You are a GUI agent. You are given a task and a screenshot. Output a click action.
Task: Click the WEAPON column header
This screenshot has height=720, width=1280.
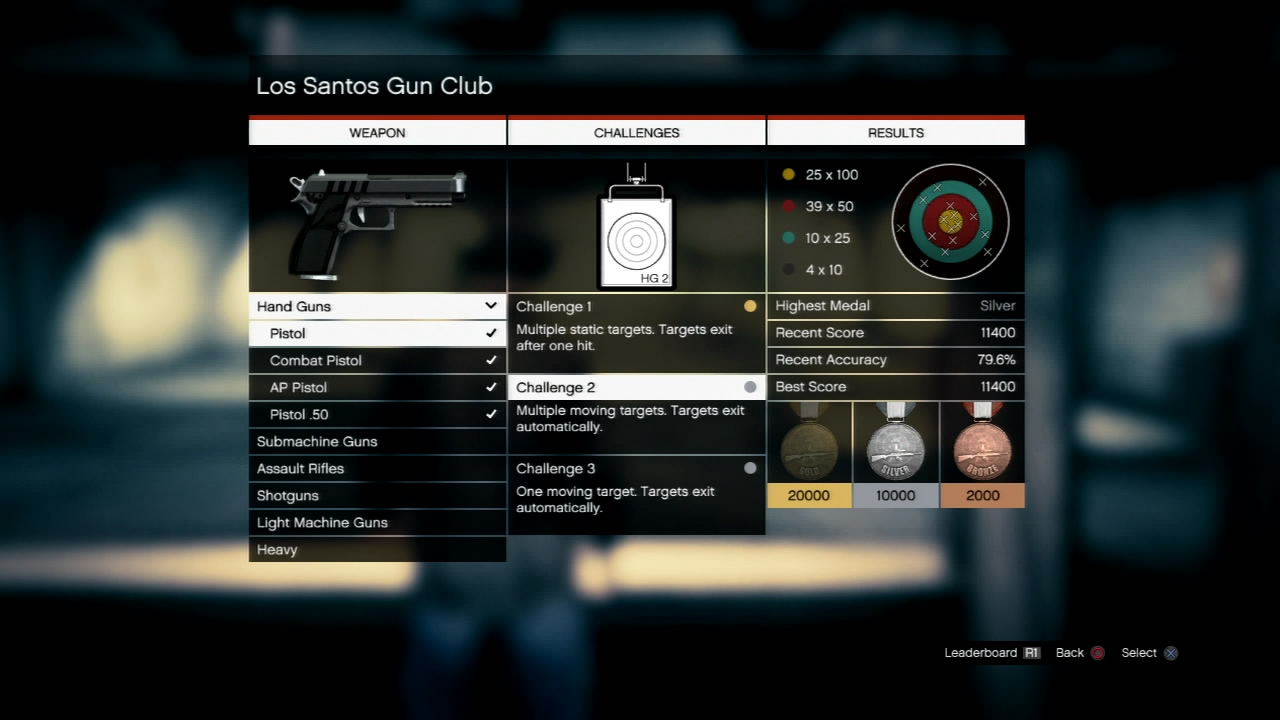pos(377,132)
